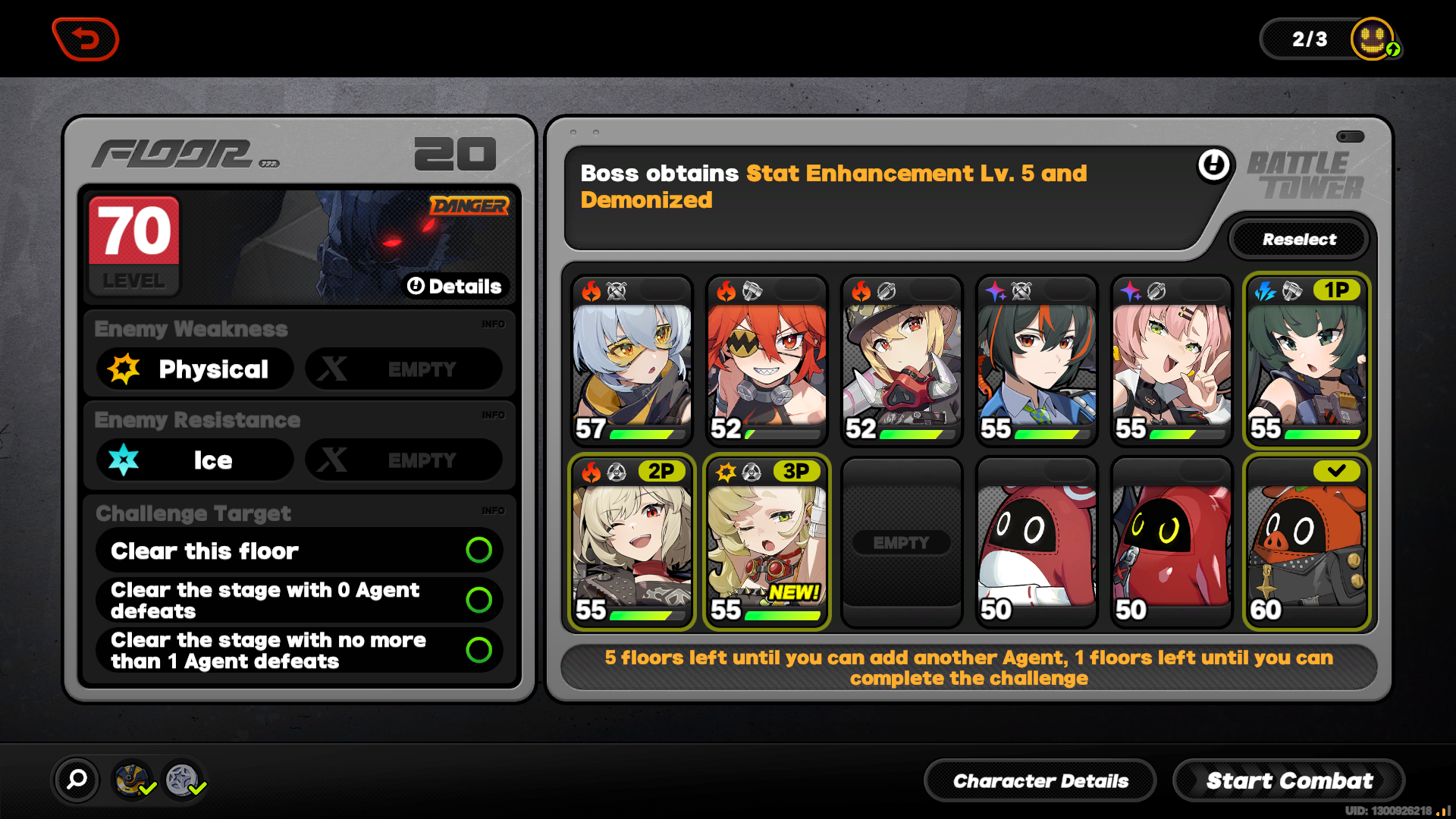1456x819 pixels.
Task: Click the Ice resistance icon badge
Action: point(122,460)
